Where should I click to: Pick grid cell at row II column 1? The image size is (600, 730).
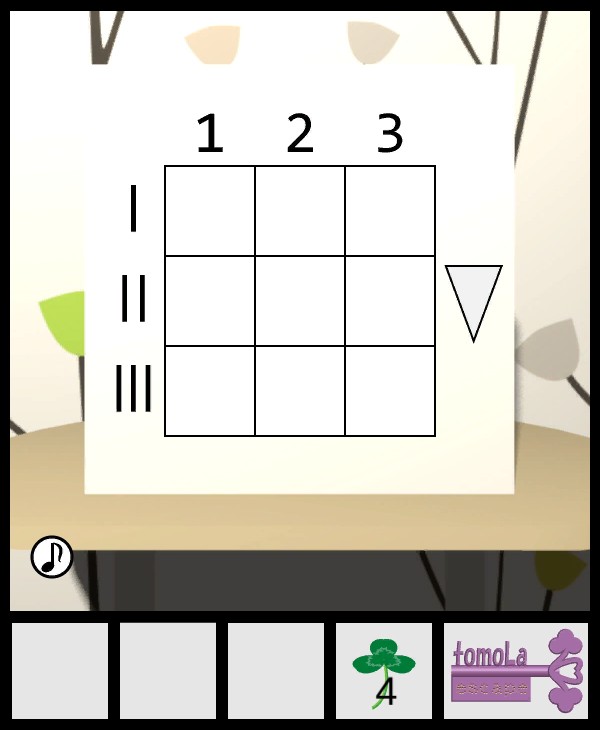tap(210, 301)
